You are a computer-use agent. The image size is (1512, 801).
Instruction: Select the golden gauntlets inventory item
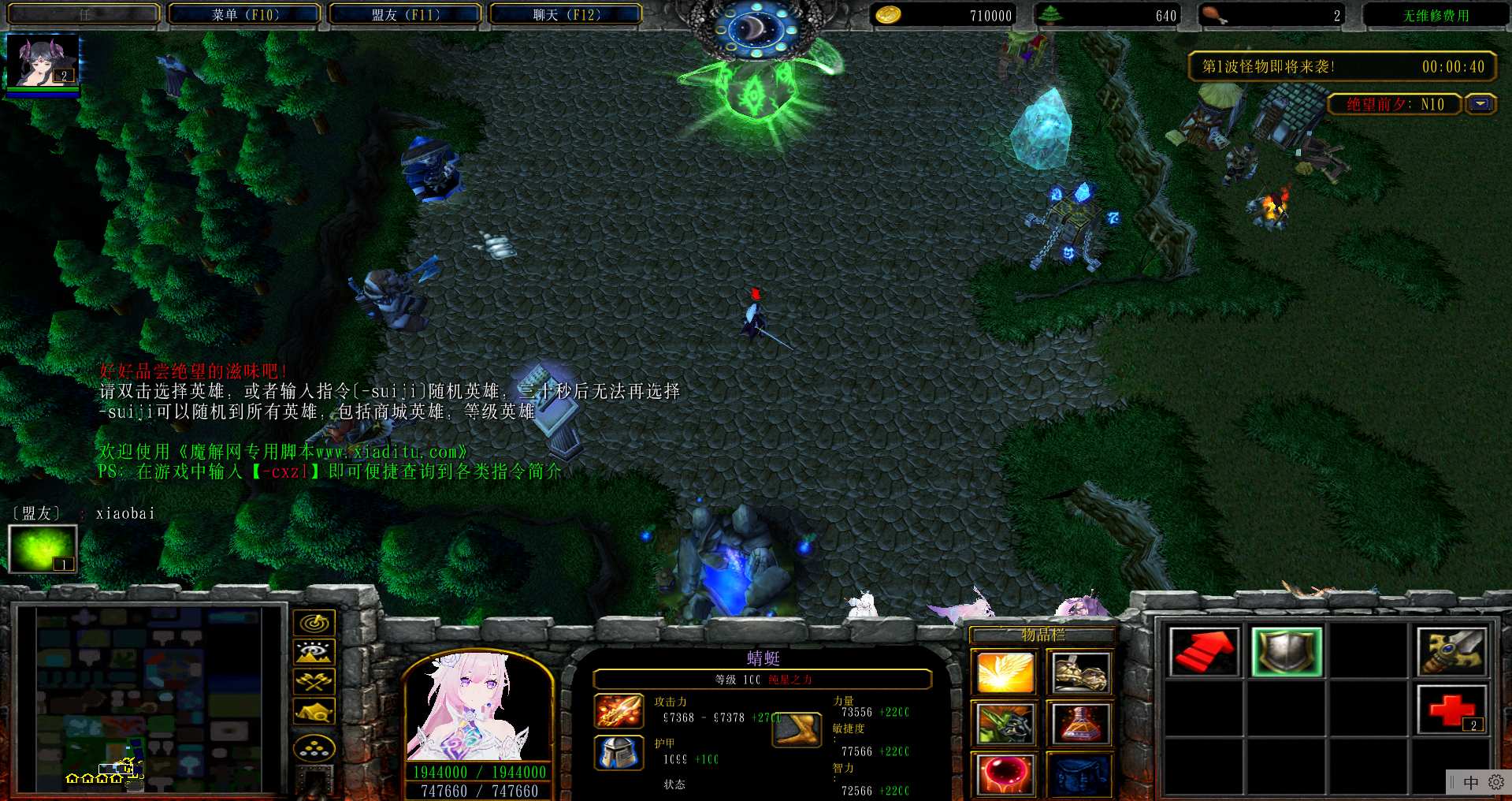pos(1081,672)
